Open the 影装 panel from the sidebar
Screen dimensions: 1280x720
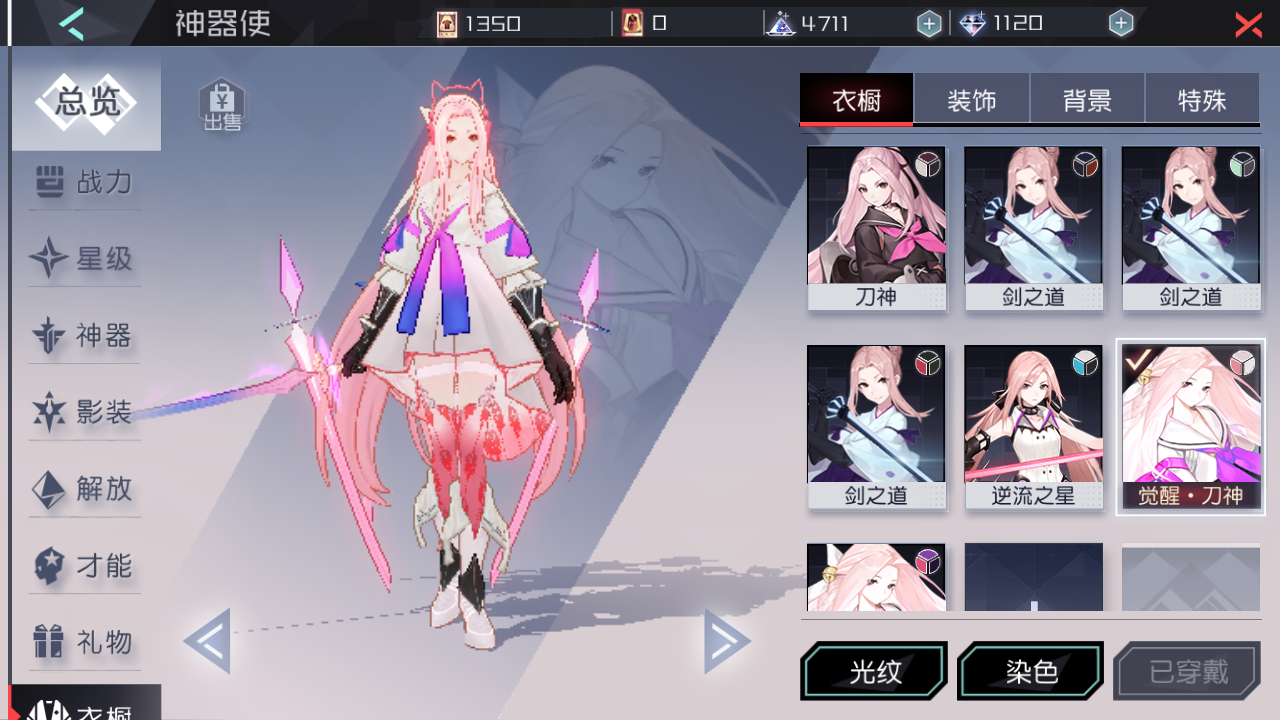[x=85, y=412]
